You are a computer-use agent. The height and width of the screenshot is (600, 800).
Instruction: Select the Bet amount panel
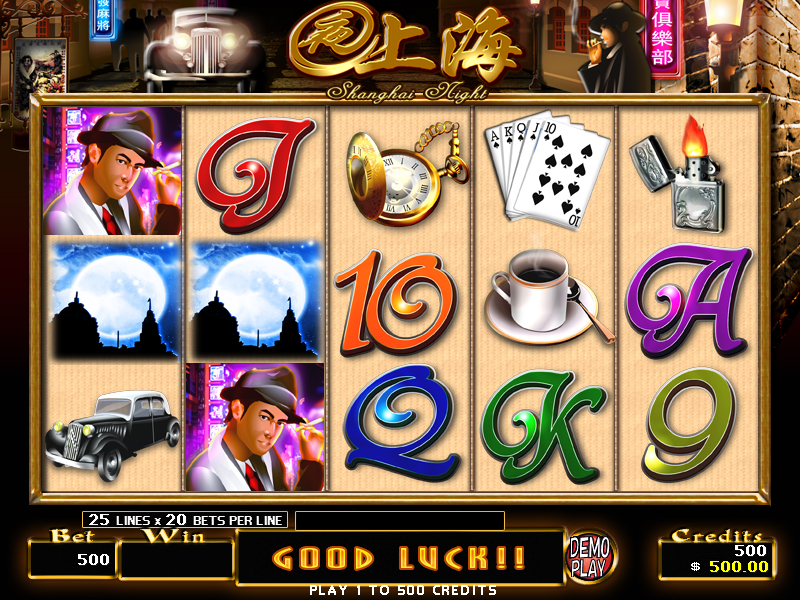coord(73,558)
